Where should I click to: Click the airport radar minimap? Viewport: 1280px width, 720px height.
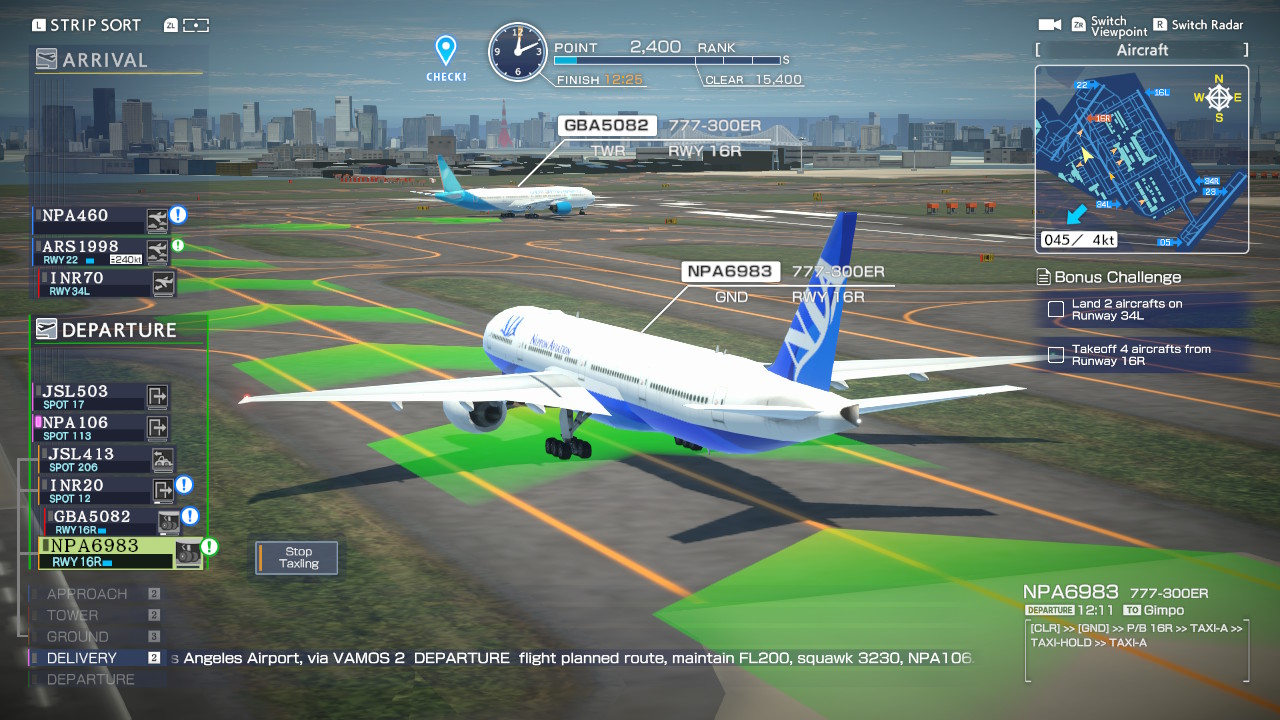[x=1140, y=160]
